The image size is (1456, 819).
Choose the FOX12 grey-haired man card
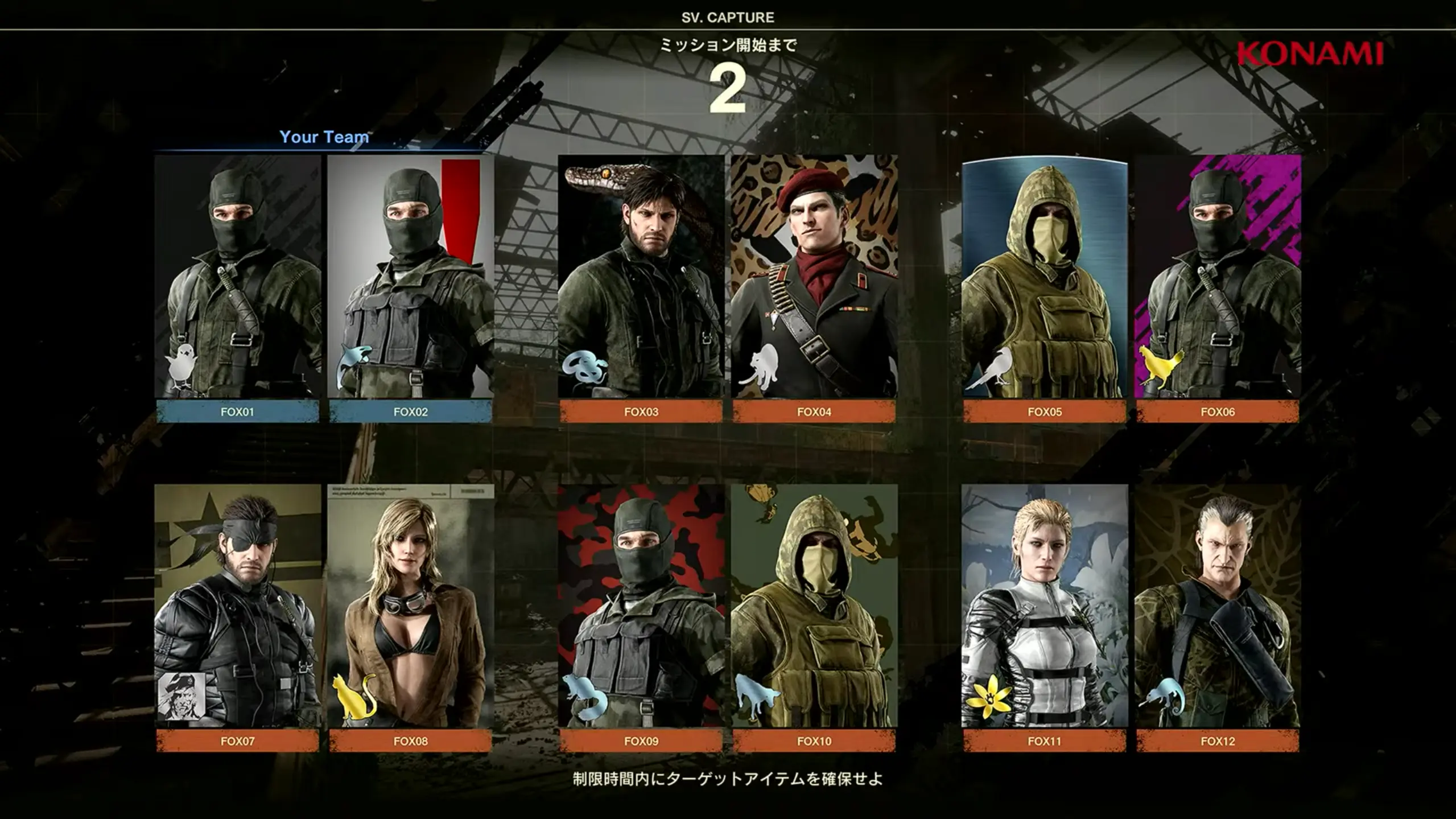(1218, 606)
